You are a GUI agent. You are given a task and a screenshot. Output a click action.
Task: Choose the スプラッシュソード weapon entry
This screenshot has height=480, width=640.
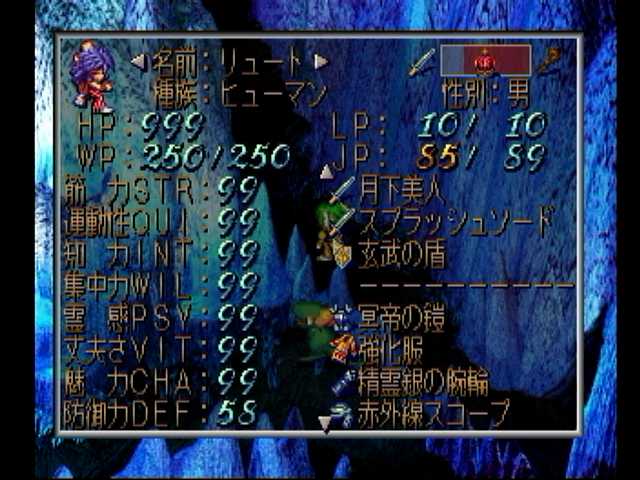click(455, 220)
